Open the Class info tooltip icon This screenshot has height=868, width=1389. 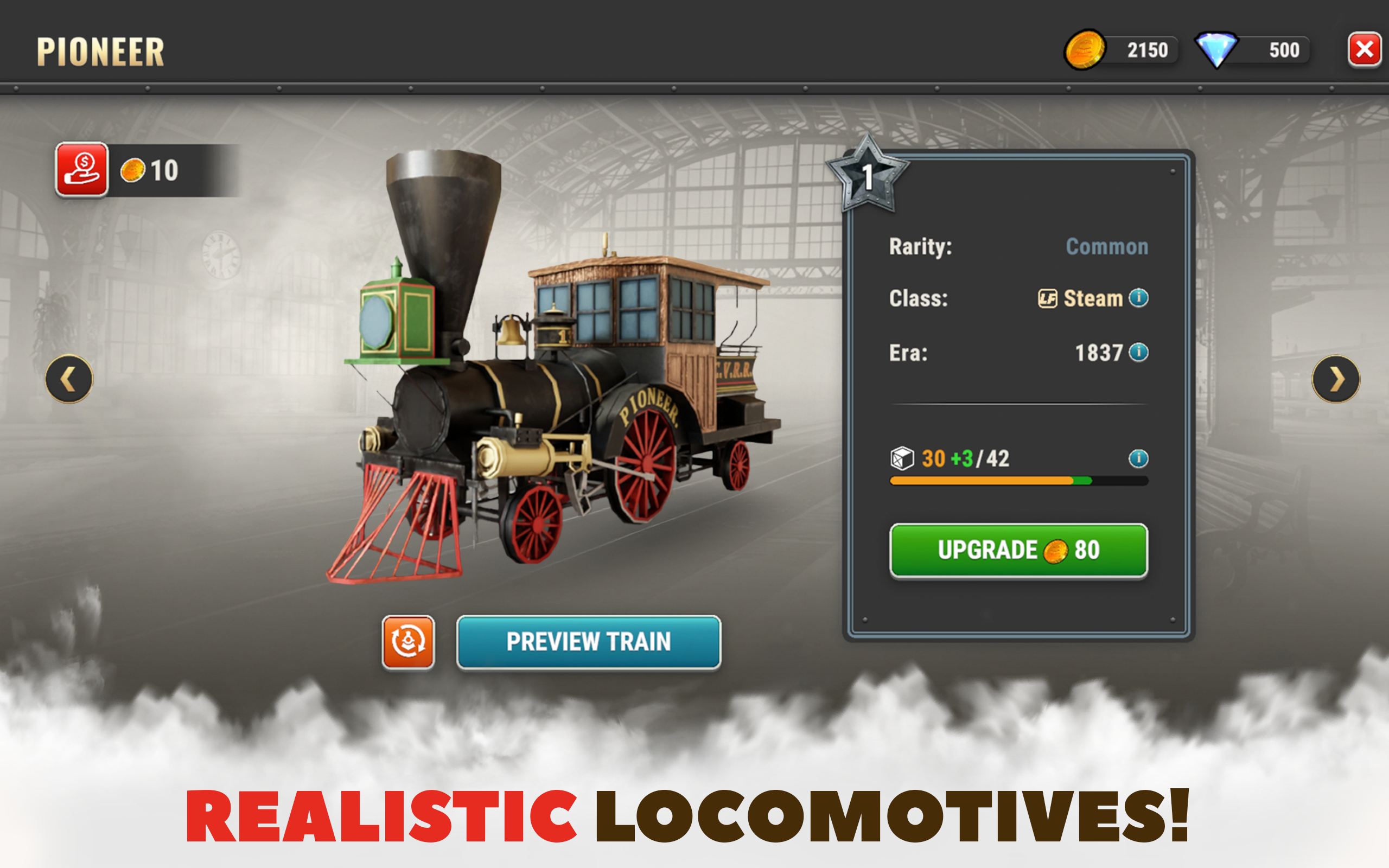pos(1139,297)
